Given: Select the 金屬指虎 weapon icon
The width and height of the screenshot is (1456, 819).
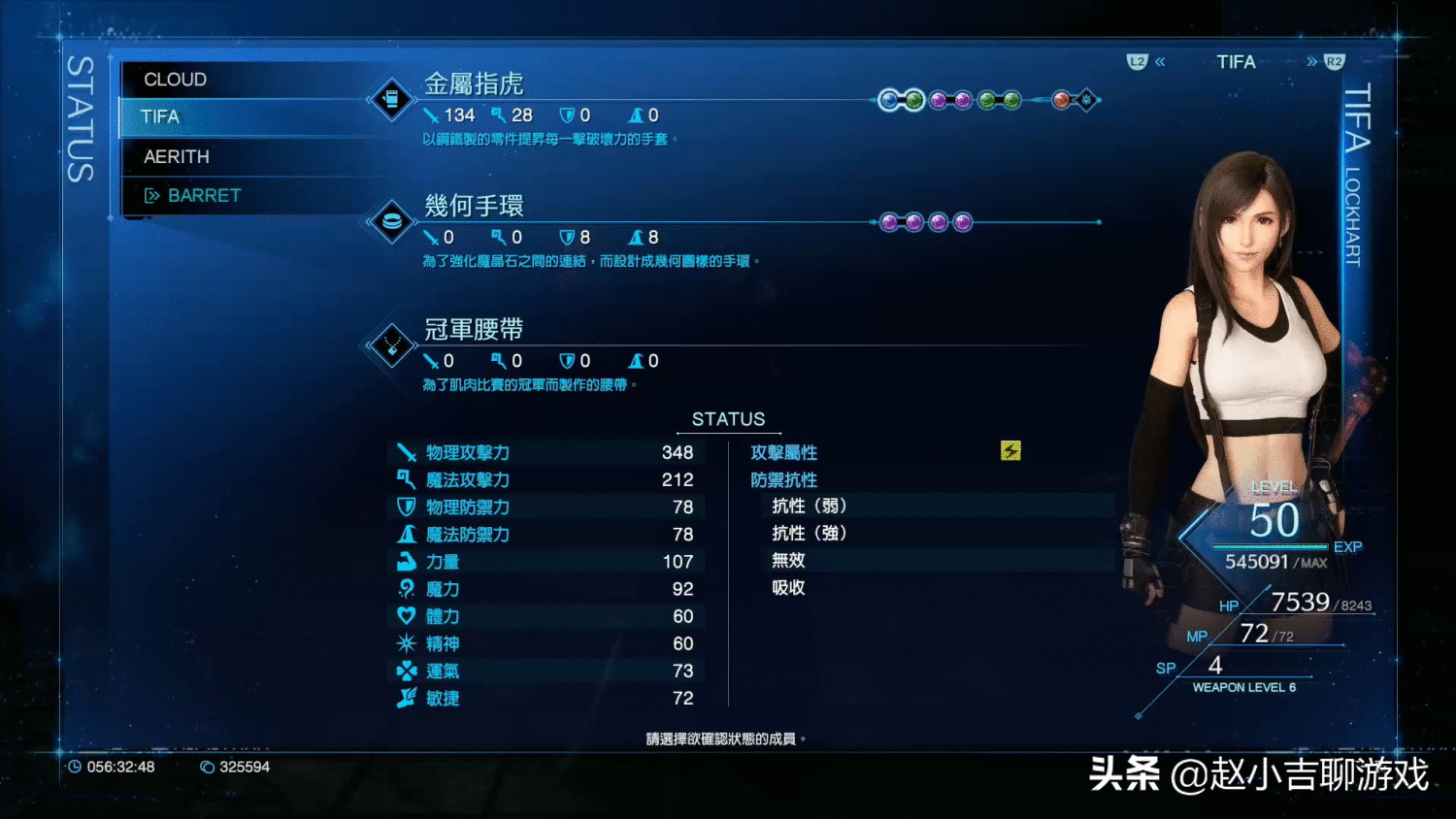Looking at the screenshot, I should pos(391,99).
